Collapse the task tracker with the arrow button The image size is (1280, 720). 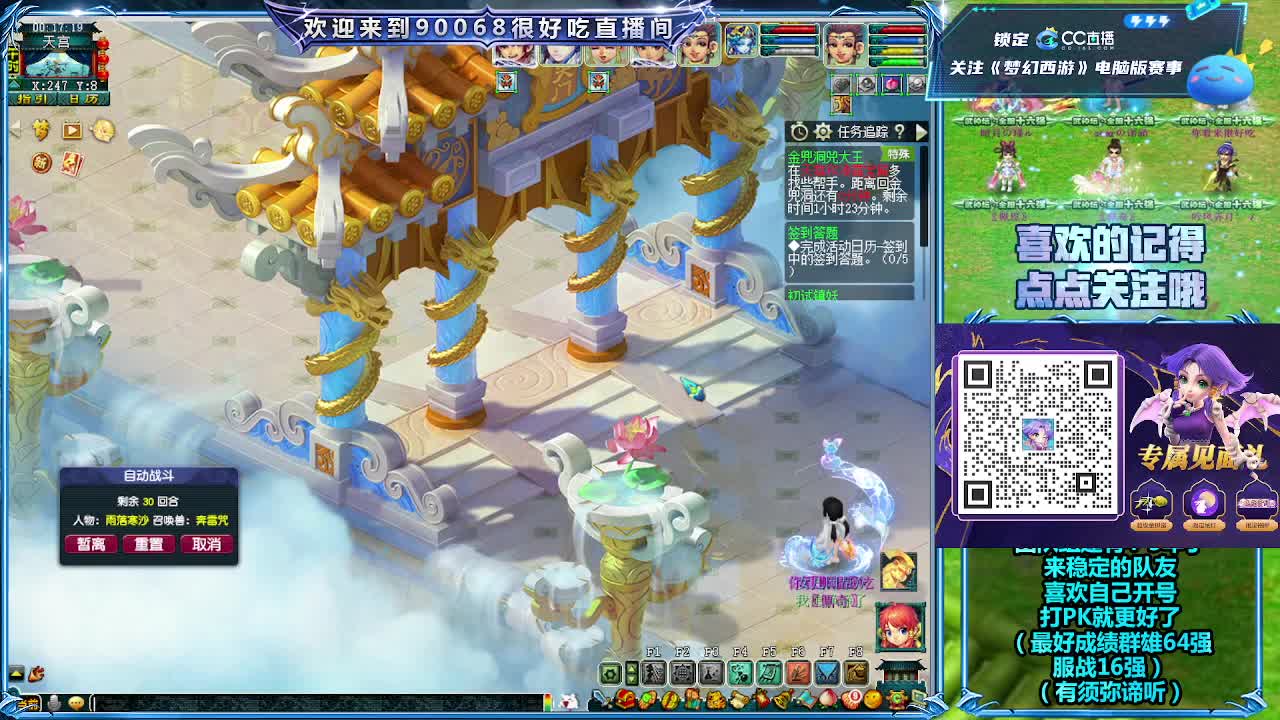922,132
